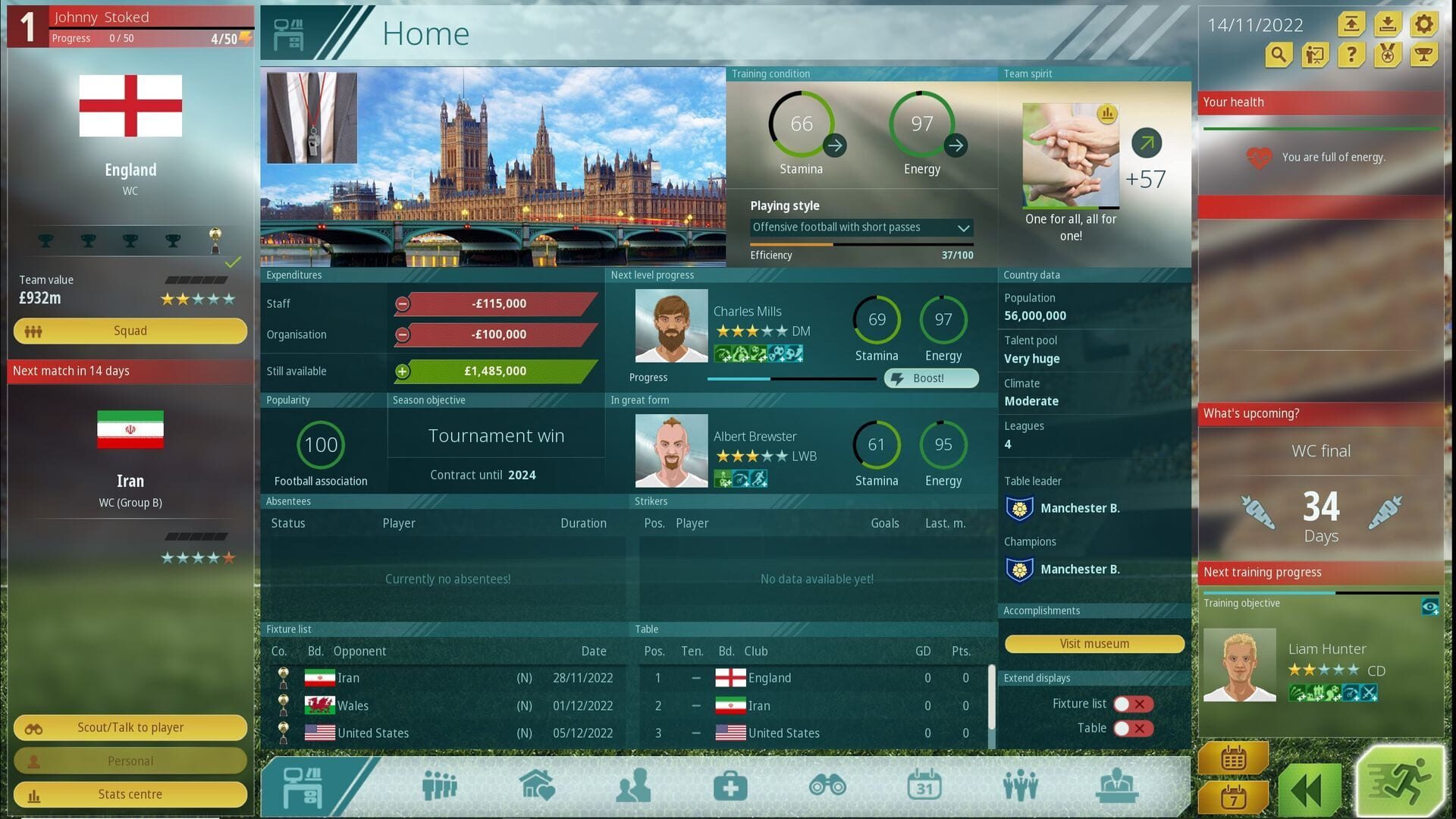The width and height of the screenshot is (1456, 819).
Task: Click the Visit museum button
Action: [1094, 643]
